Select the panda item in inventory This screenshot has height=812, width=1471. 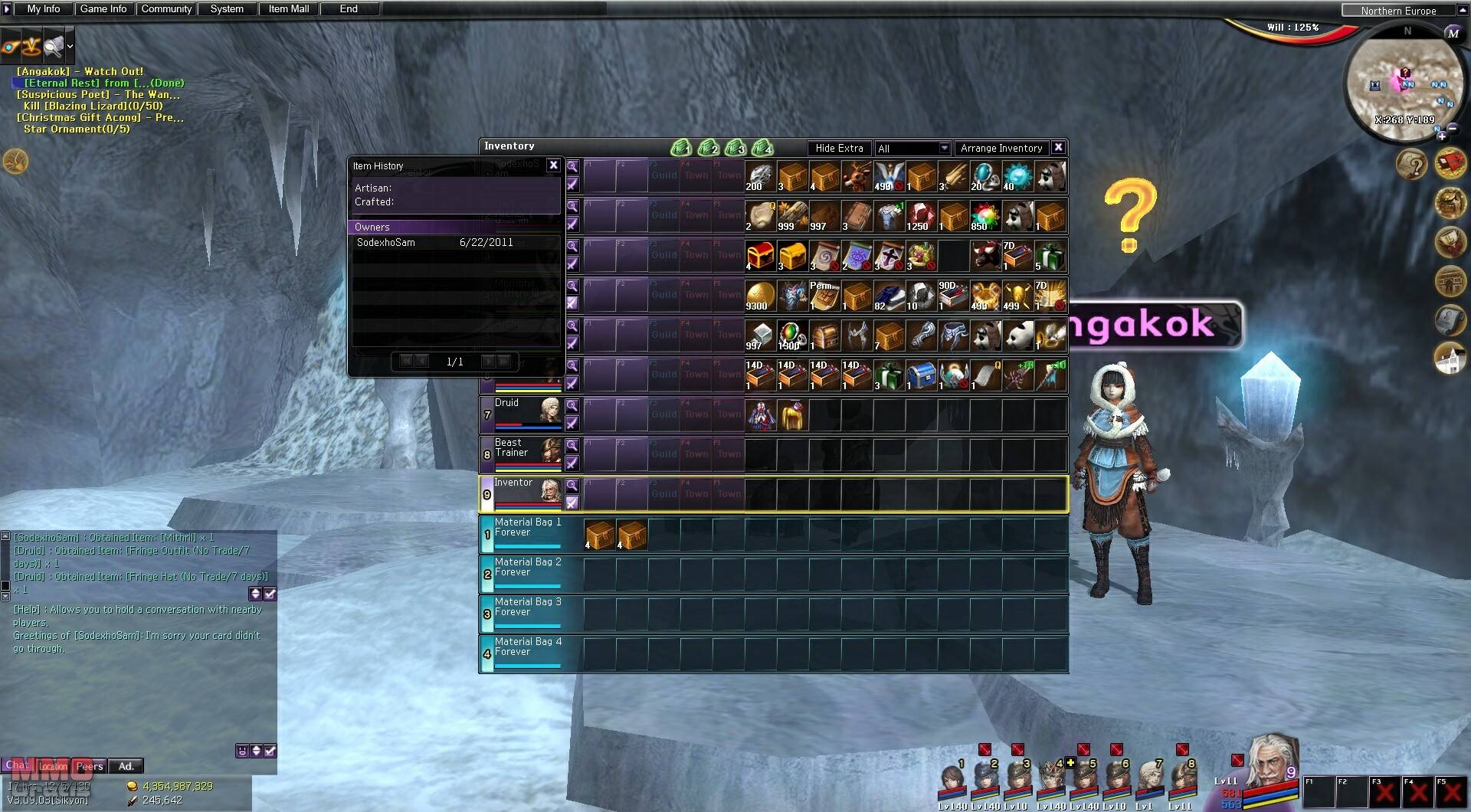1018,336
